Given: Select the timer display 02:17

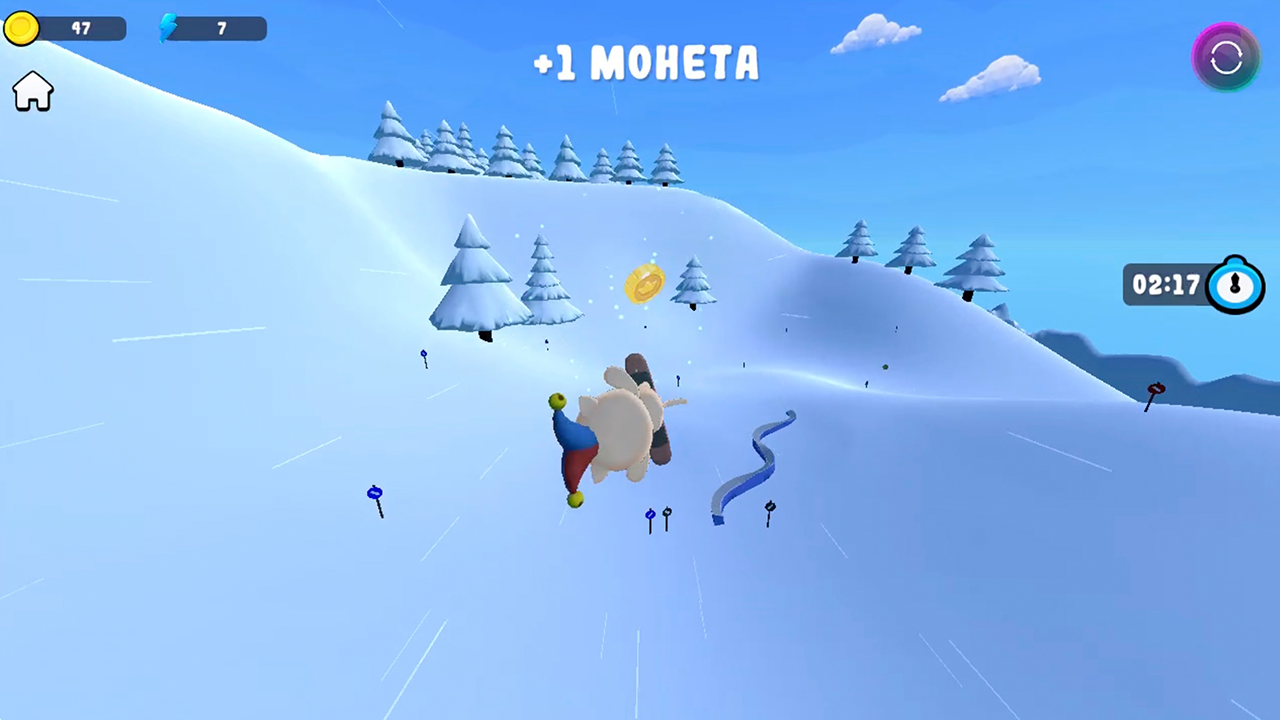Looking at the screenshot, I should [x=1168, y=285].
